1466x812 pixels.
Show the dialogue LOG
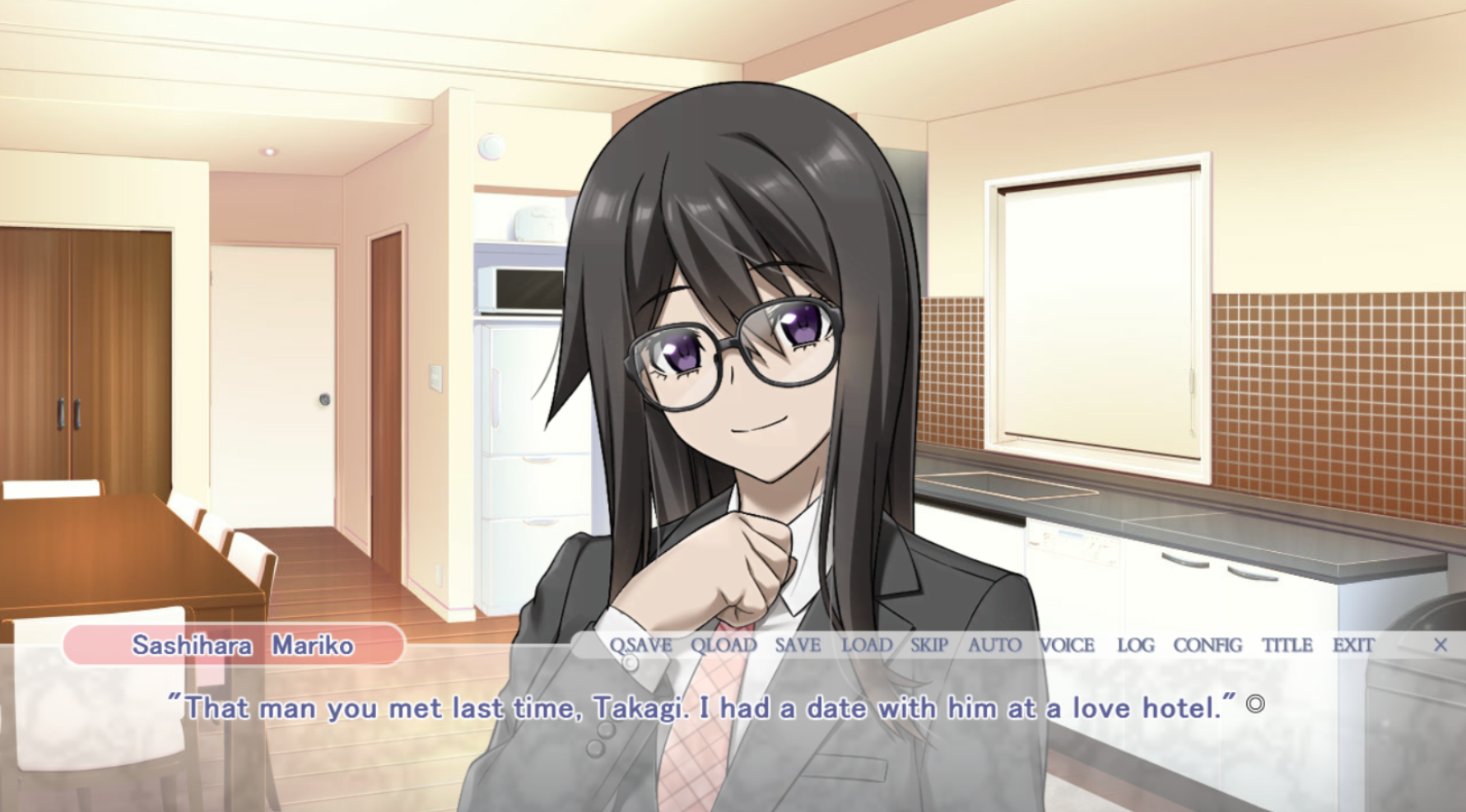click(1135, 645)
